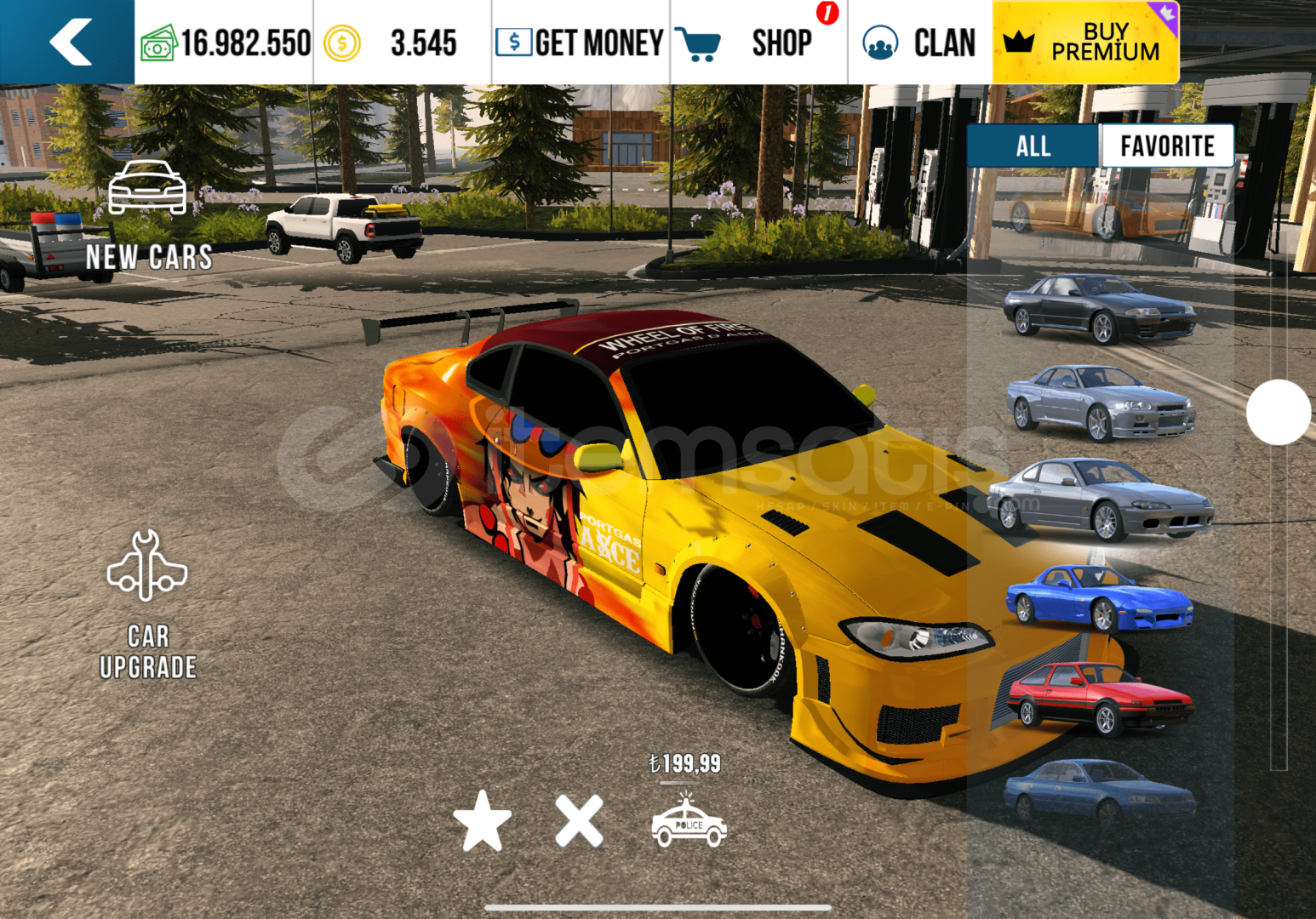Click the white X icon

(x=579, y=821)
